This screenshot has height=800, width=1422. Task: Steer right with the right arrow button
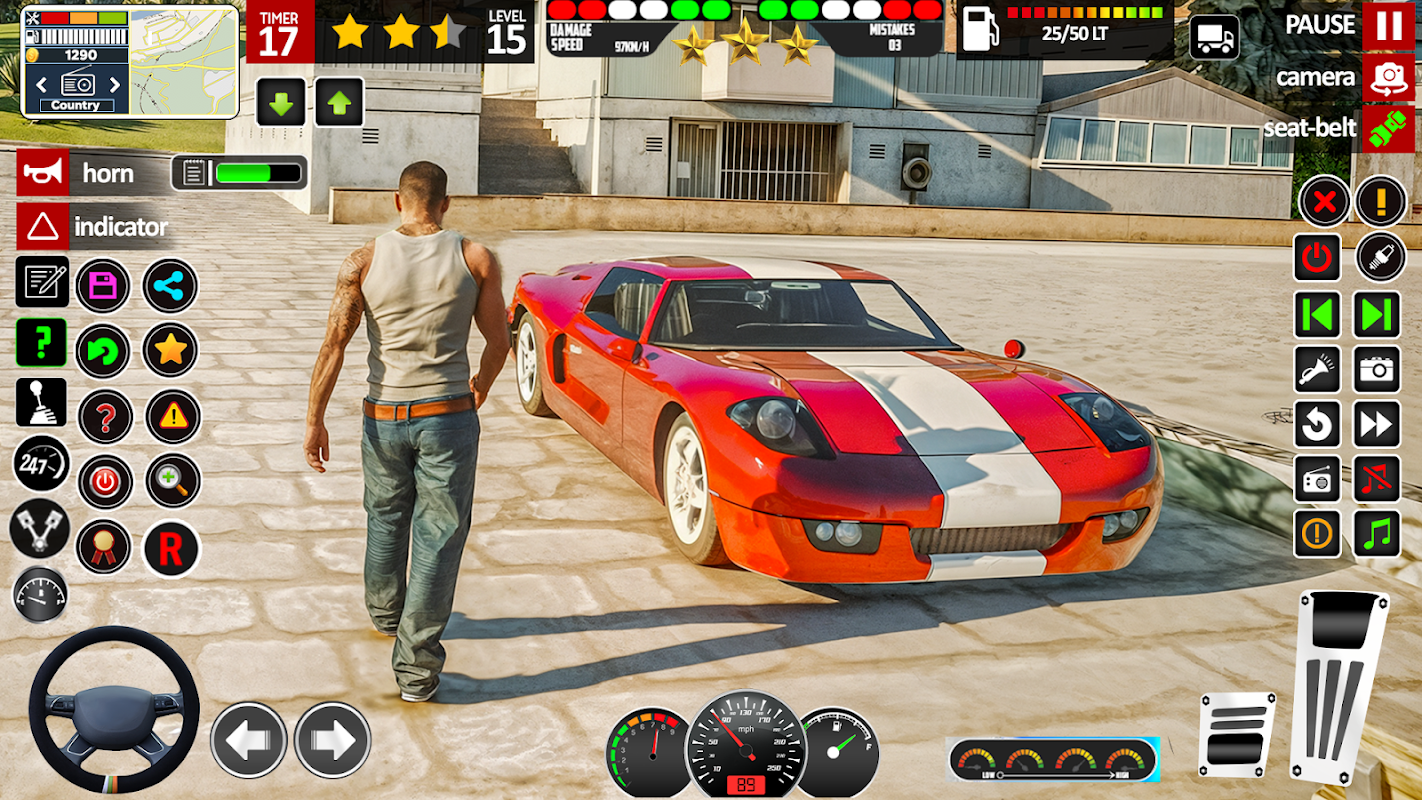(x=332, y=740)
